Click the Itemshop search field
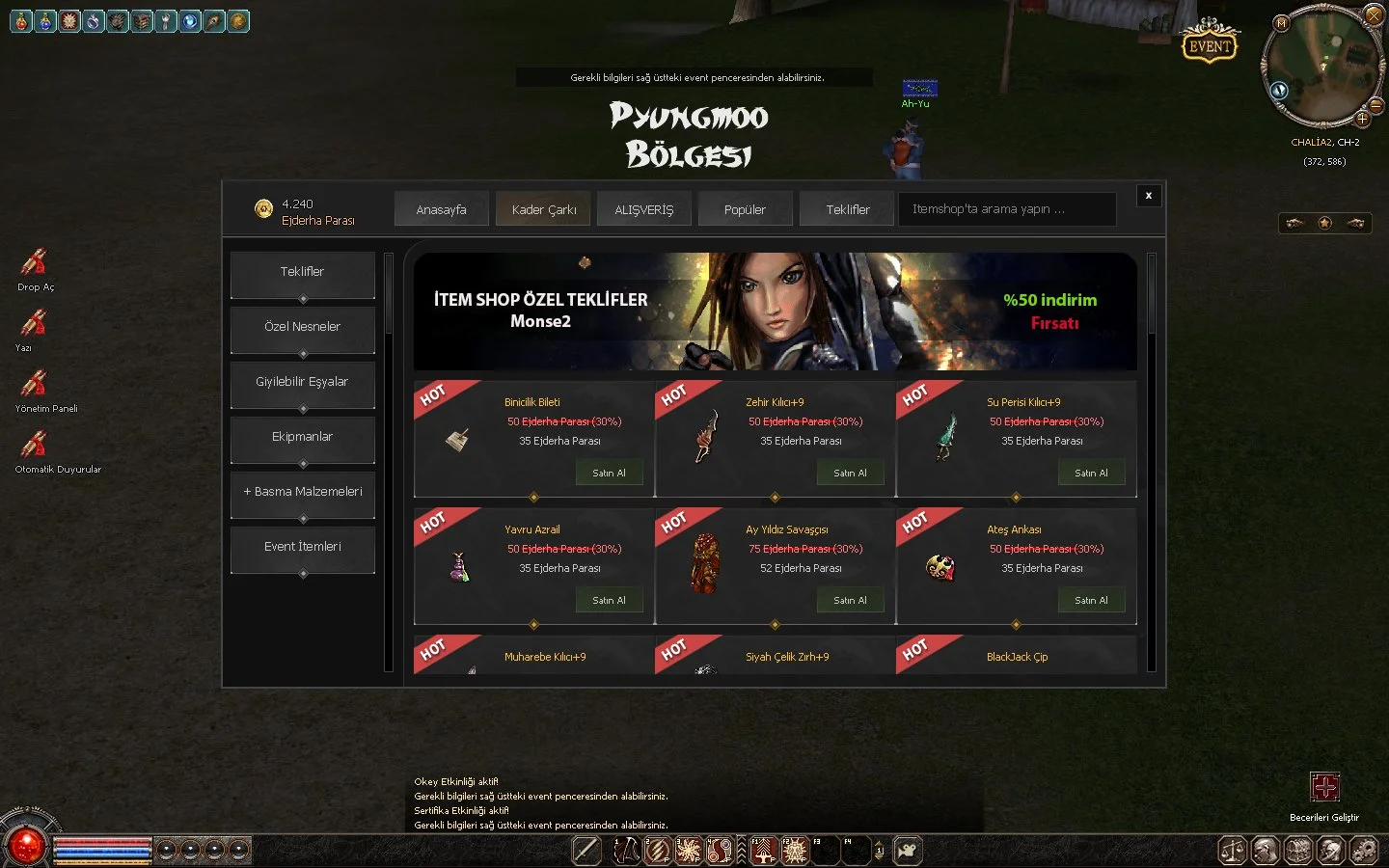Viewport: 1389px width, 868px height. [1006, 209]
